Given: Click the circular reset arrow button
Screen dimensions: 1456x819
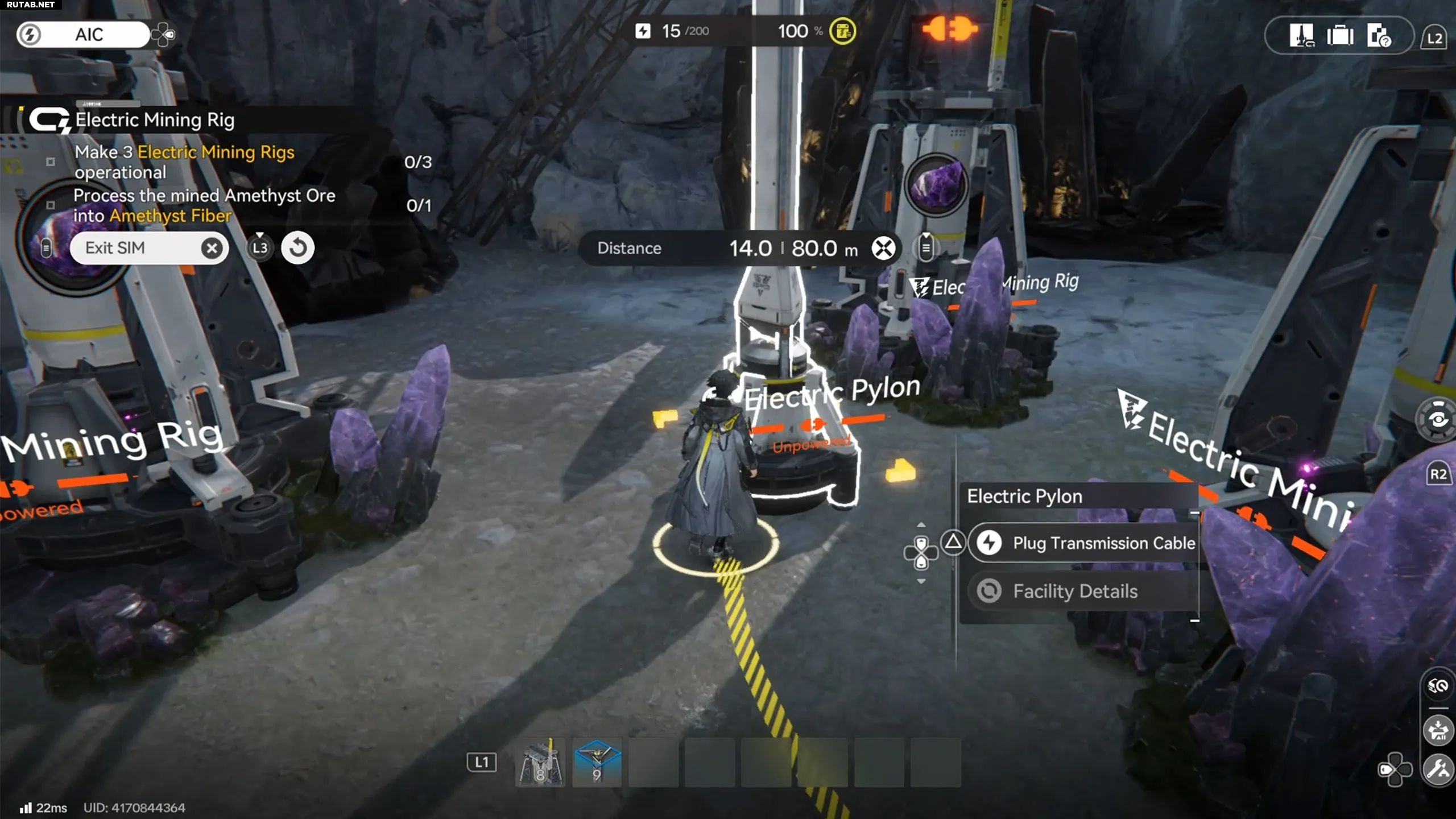Looking at the screenshot, I should tap(297, 248).
